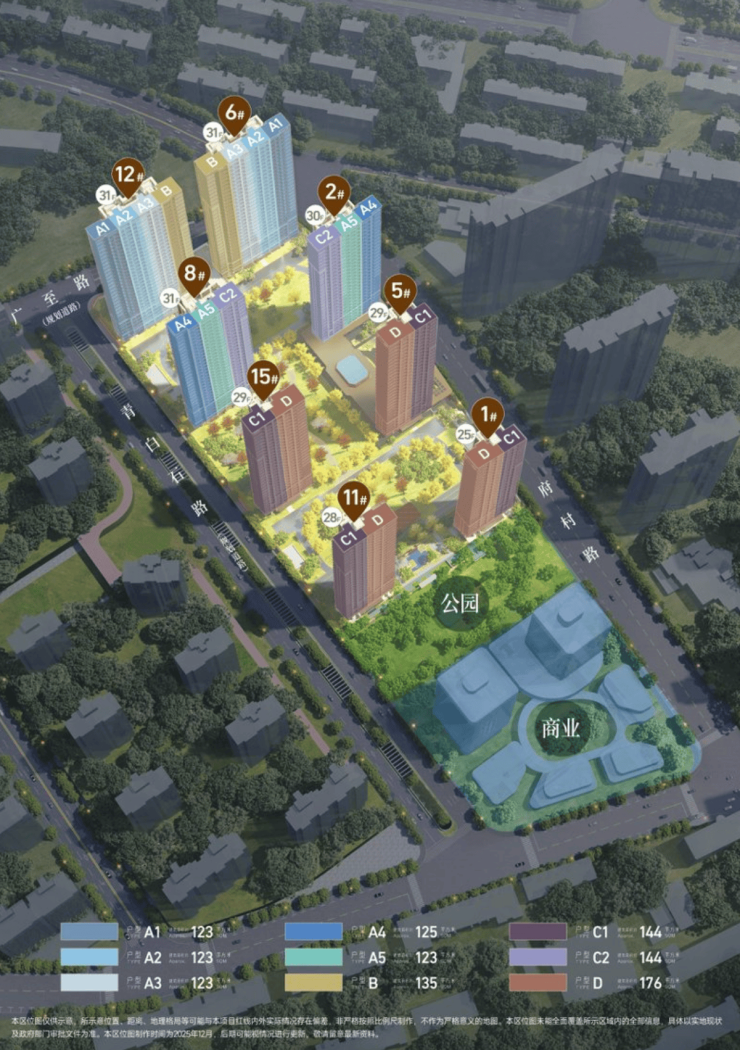Select the 12# building marker pin
Image resolution: width=740 pixels, height=1050 pixels.
click(x=126, y=177)
